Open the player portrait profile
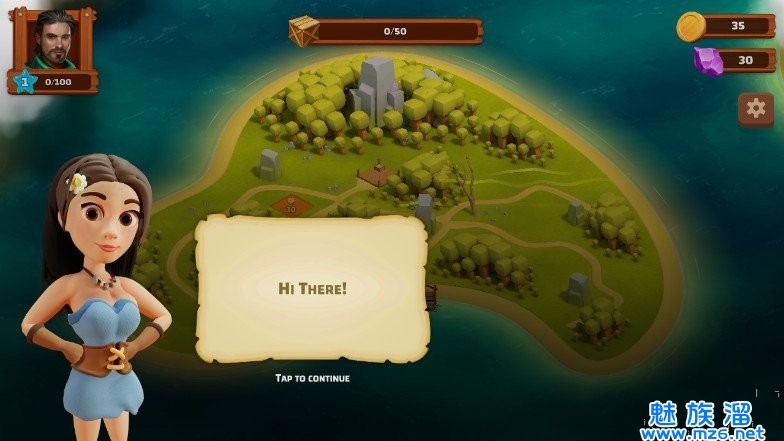Screen dimensions: 784x441 54,40
